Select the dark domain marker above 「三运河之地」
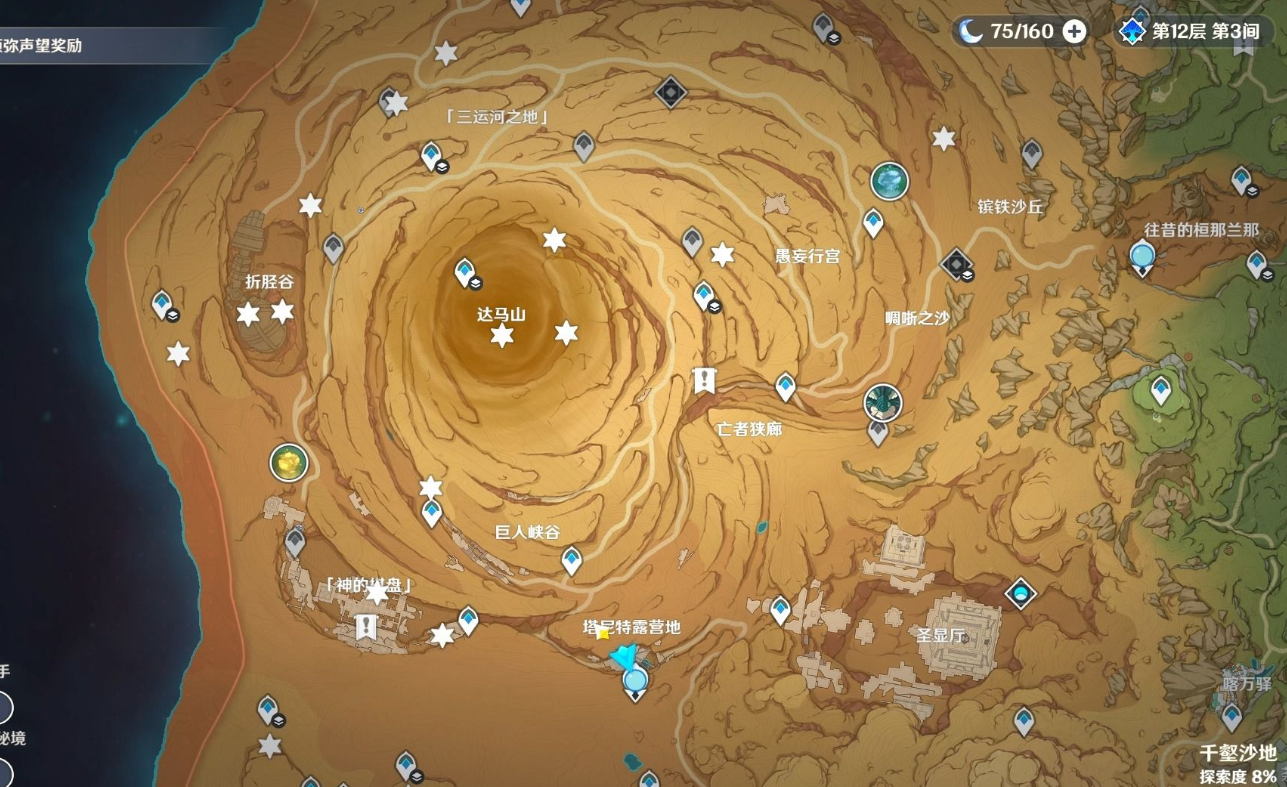The height and width of the screenshot is (787, 1287). tap(670, 93)
